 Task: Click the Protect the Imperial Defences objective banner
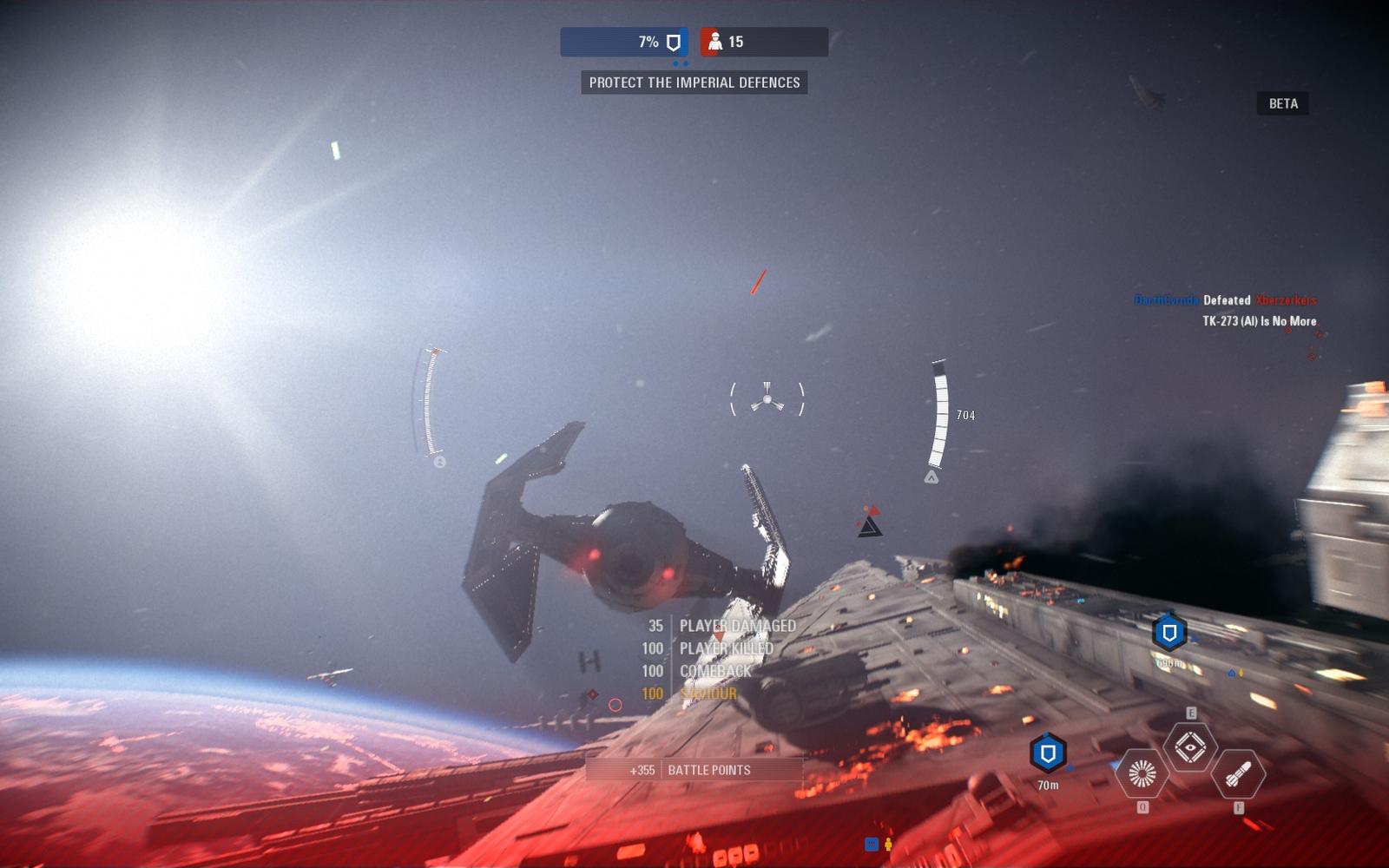(x=694, y=82)
